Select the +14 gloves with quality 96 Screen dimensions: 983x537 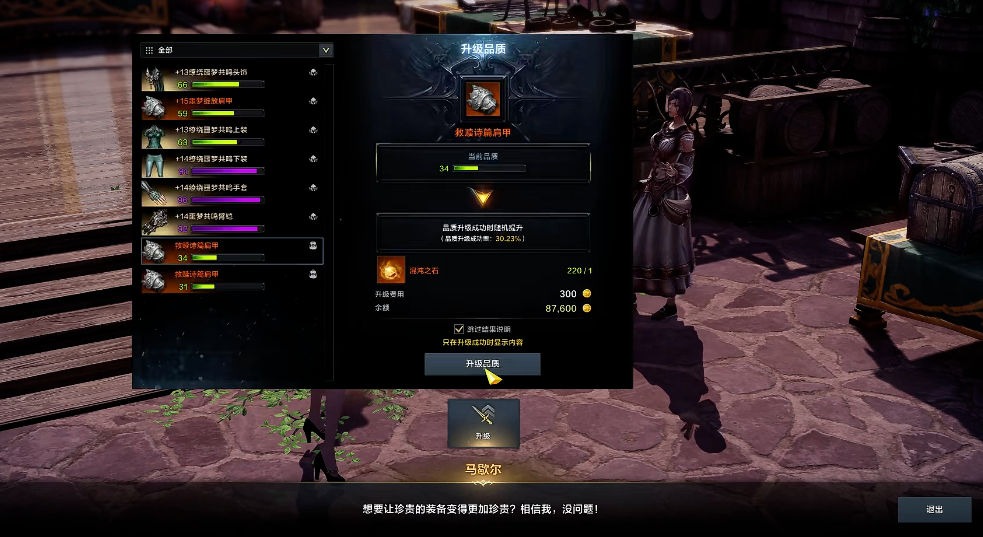[232, 193]
